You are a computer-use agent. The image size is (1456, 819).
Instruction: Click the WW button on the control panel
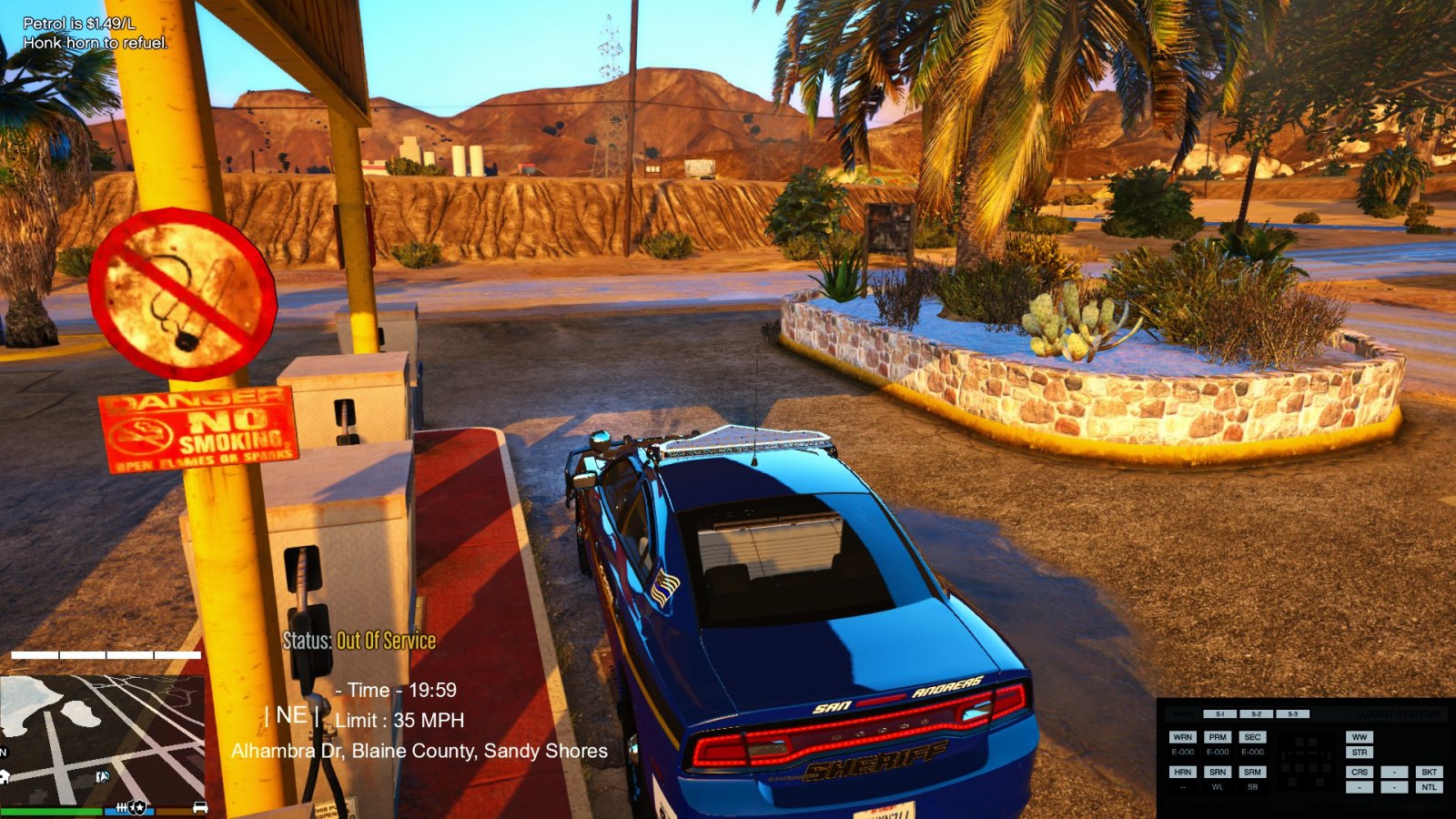(1360, 737)
